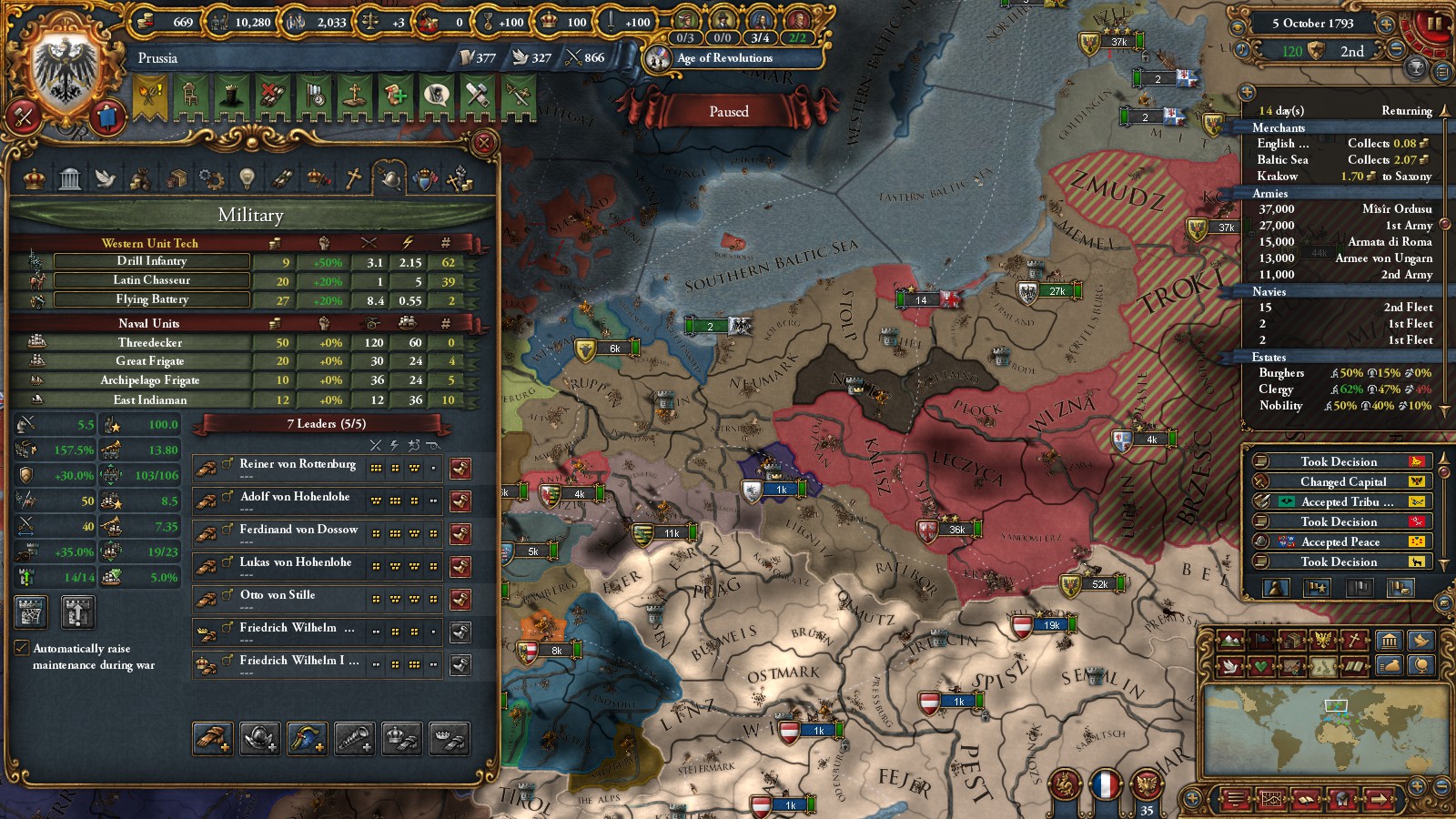Viewport: 1456px width, 819px height.
Task: Open the ledger graph icon near the minimap
Action: point(1271,799)
